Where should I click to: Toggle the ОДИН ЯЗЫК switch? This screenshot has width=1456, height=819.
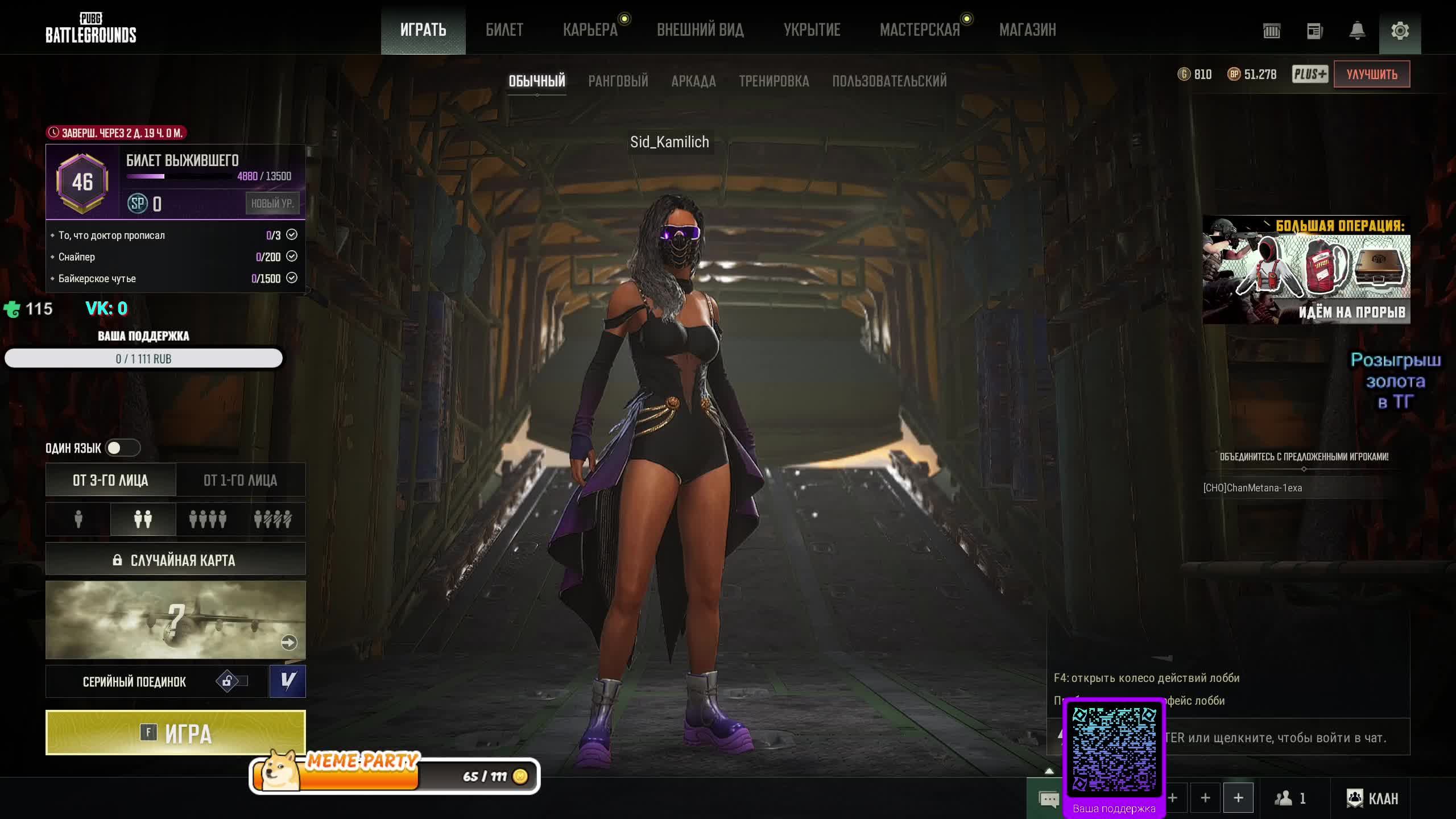(122, 448)
